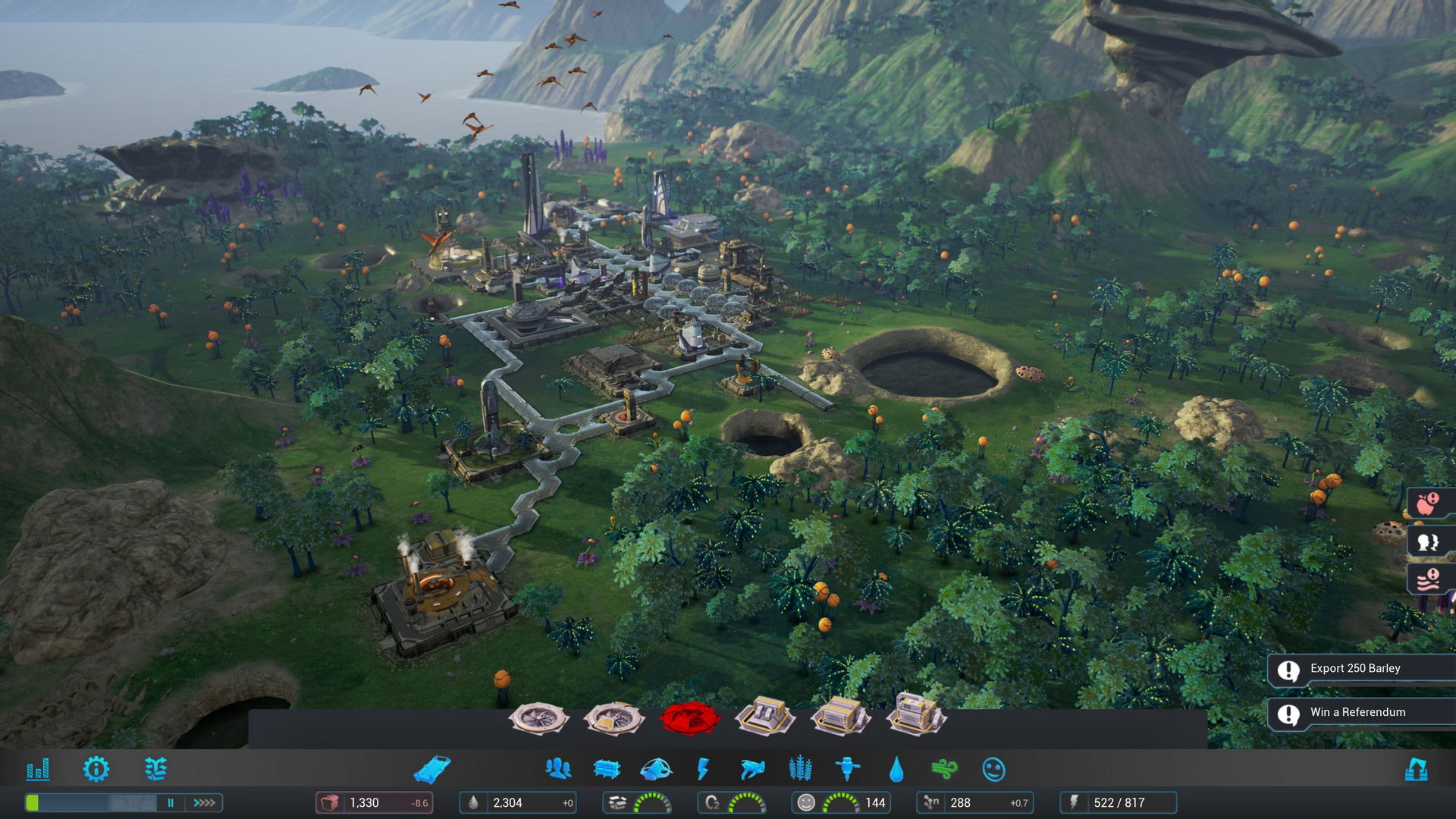Open the smiley face morale category
This screenshot has width=1456, height=819.
point(993,770)
